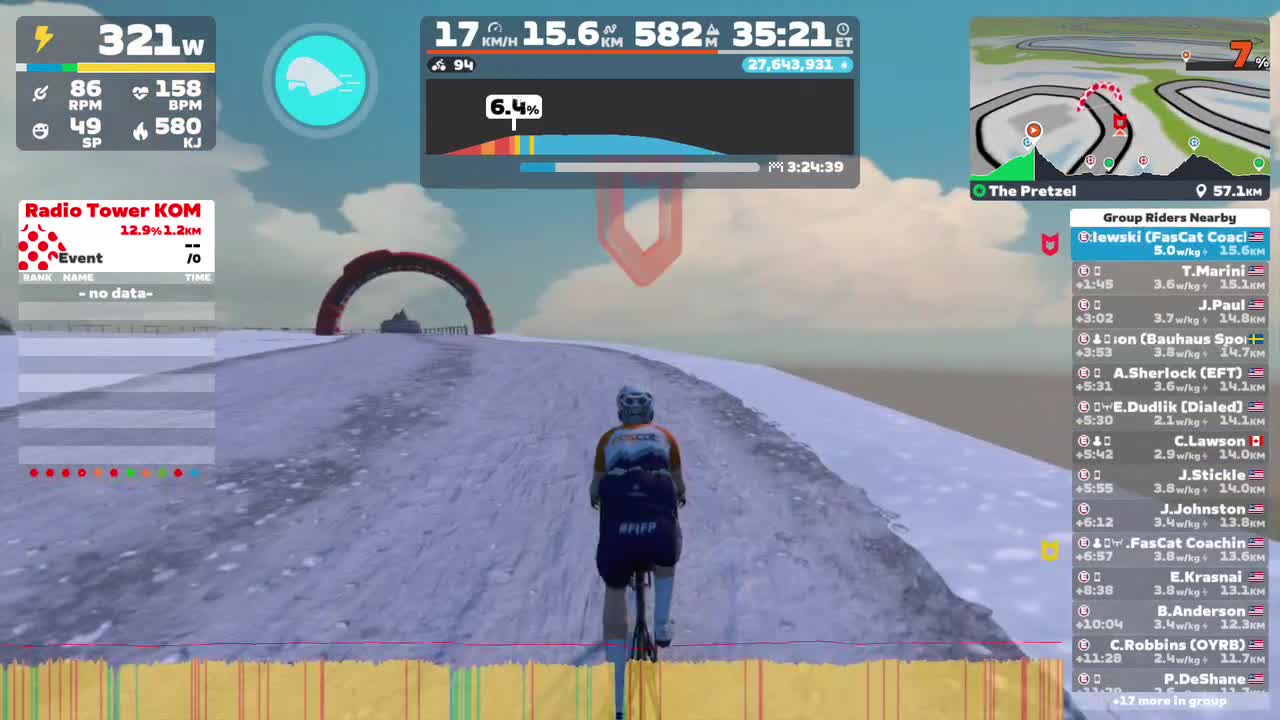1280x720 pixels.
Task: Click the green route icon beside The Pretzel
Action: point(979,191)
